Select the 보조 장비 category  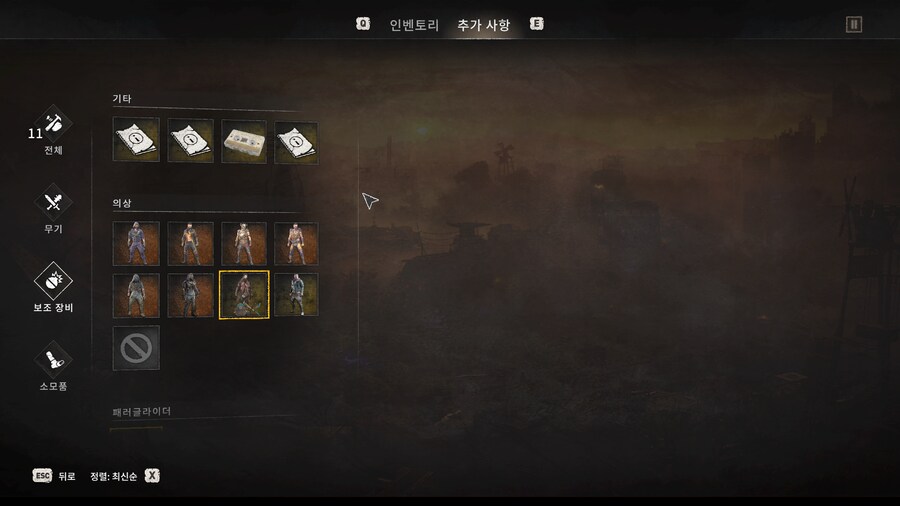click(53, 284)
